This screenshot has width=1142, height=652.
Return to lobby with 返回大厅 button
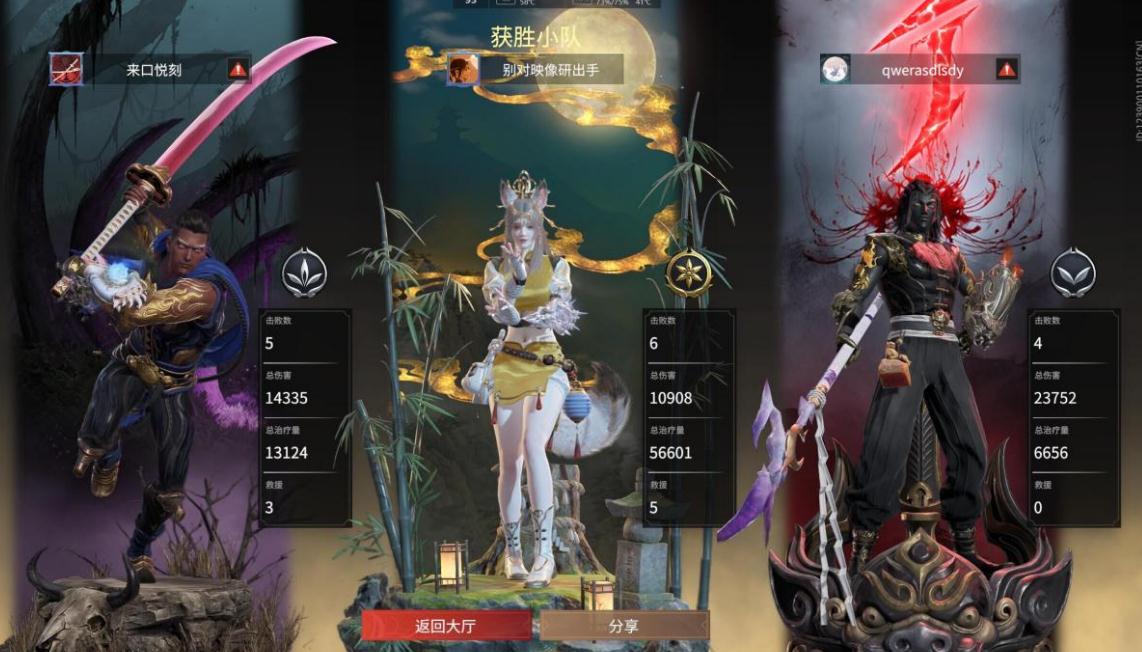coord(446,626)
